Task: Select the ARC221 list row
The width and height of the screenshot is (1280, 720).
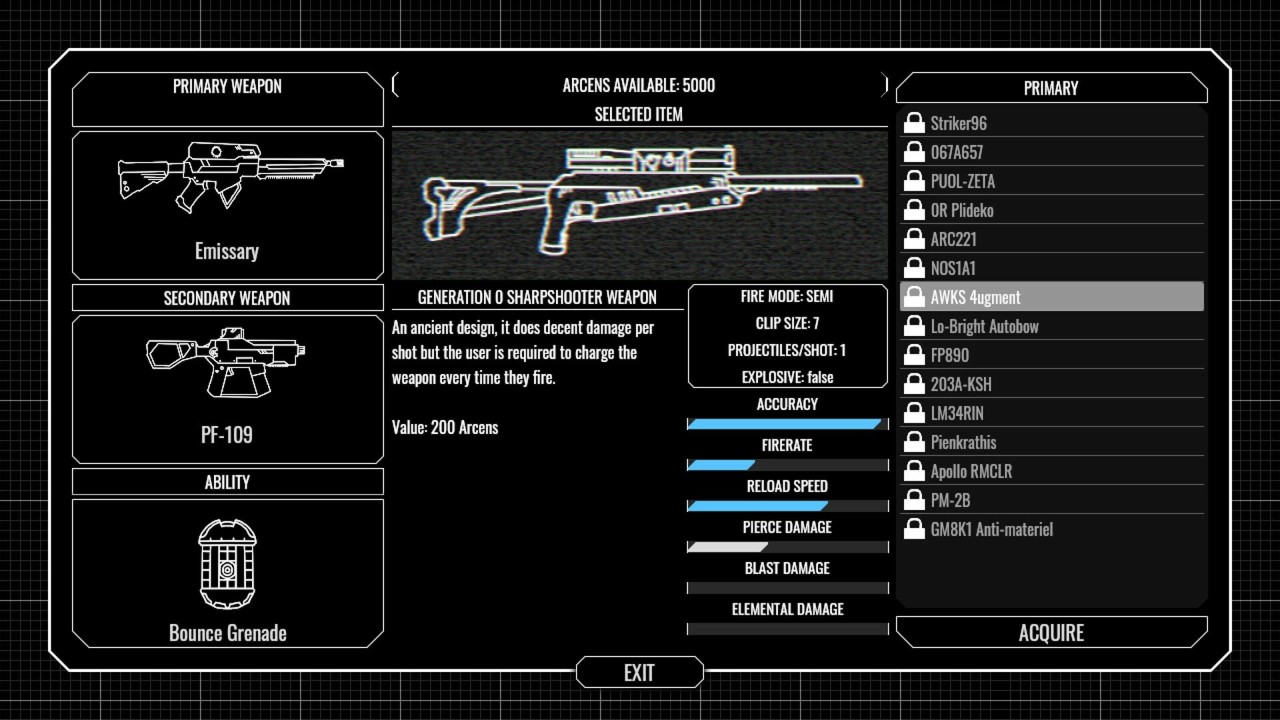Action: 1051,239
